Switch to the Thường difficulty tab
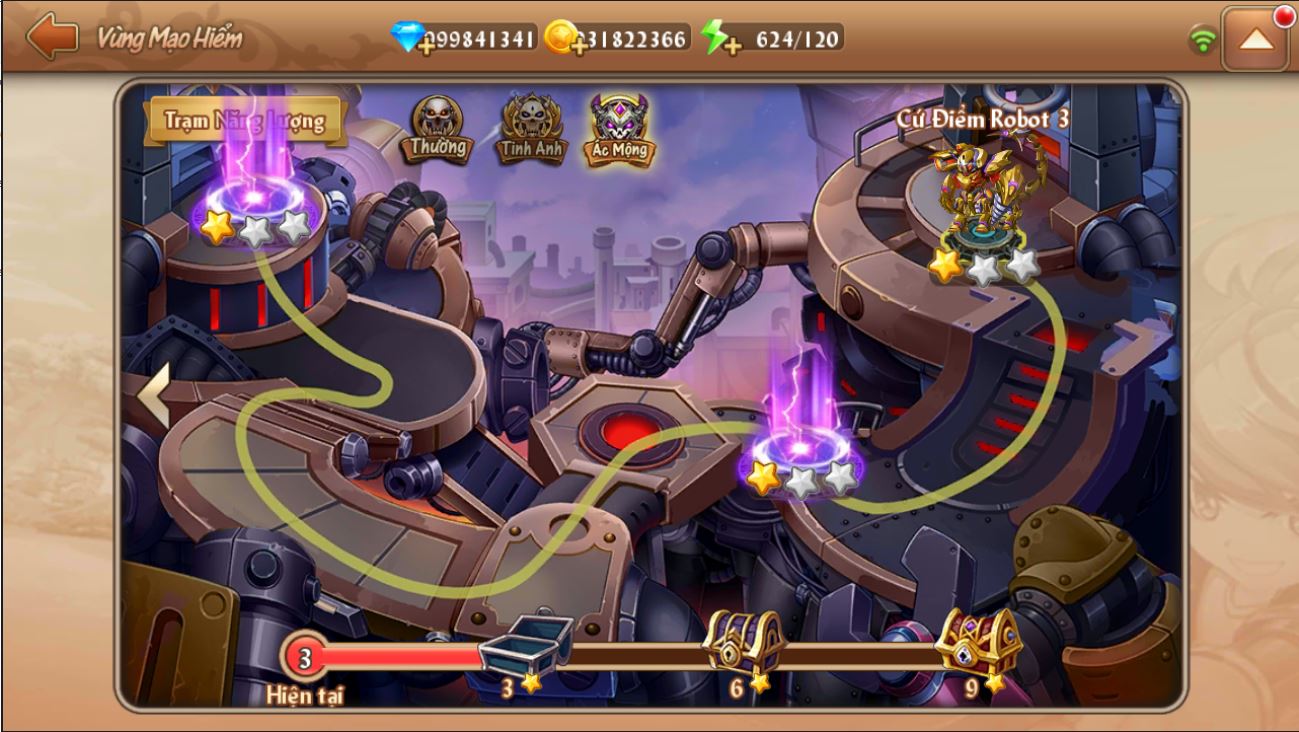The height and width of the screenshot is (732, 1299). point(438,128)
